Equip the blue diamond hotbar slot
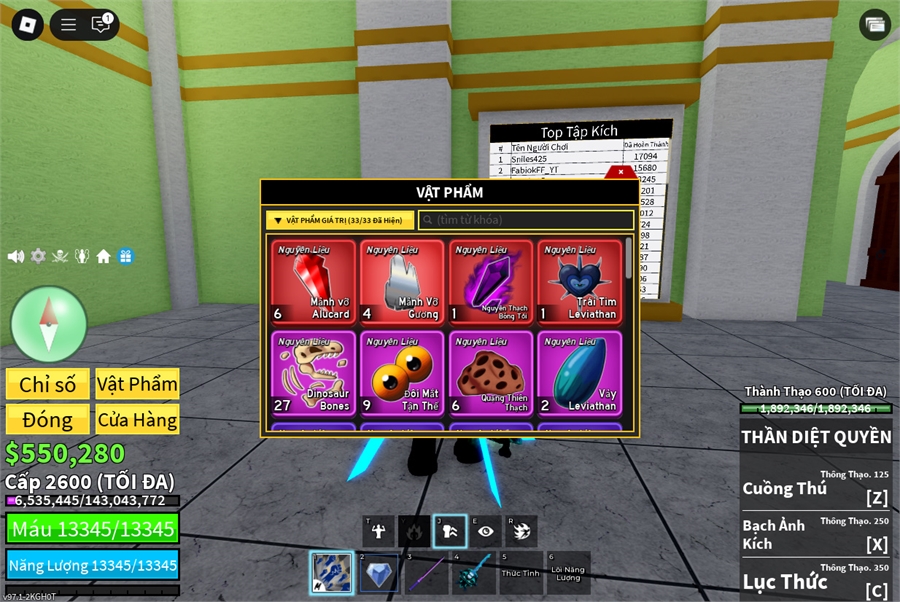 [x=378, y=573]
